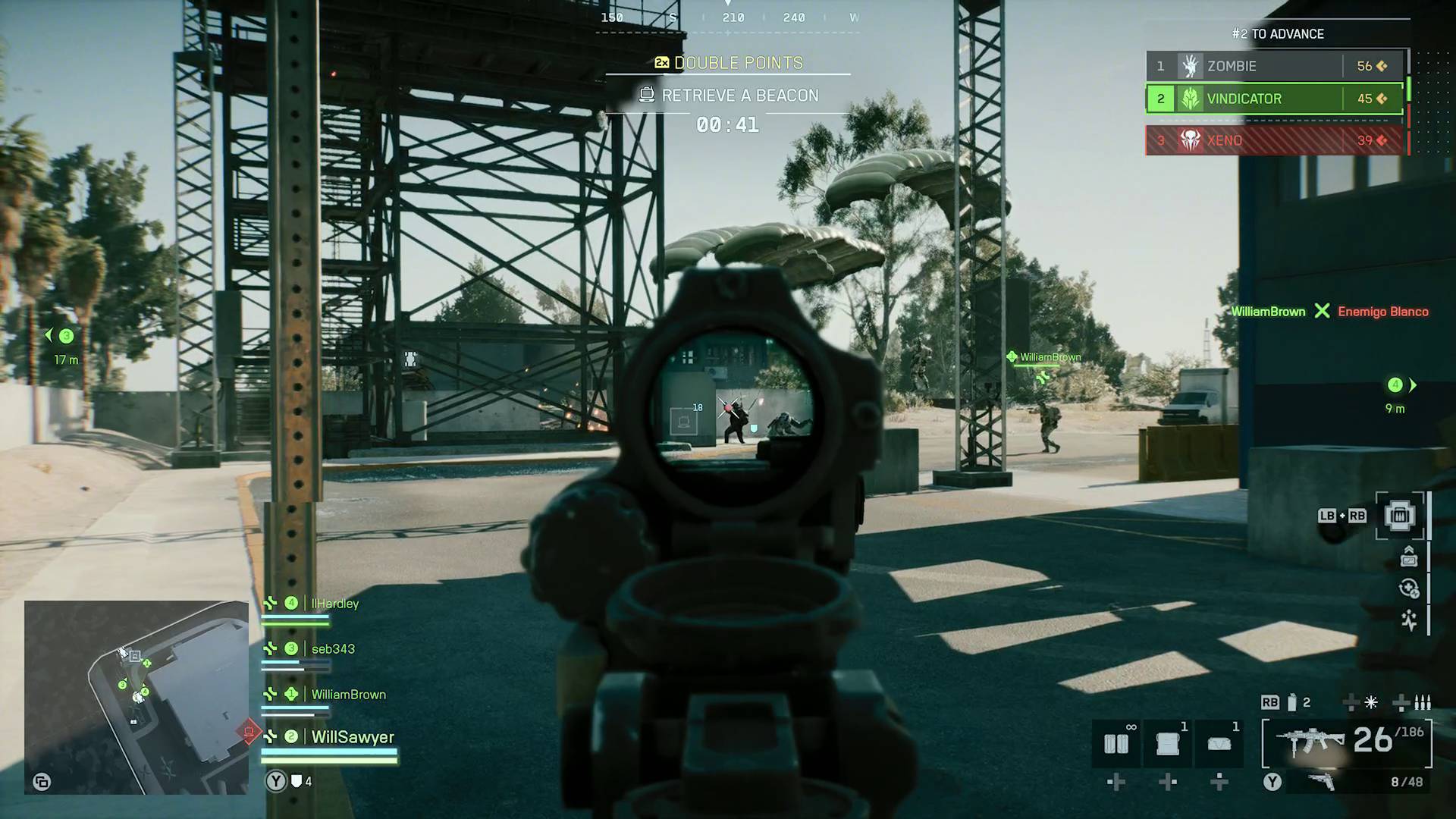Select the infinite ammo pouch slot

(1116, 742)
